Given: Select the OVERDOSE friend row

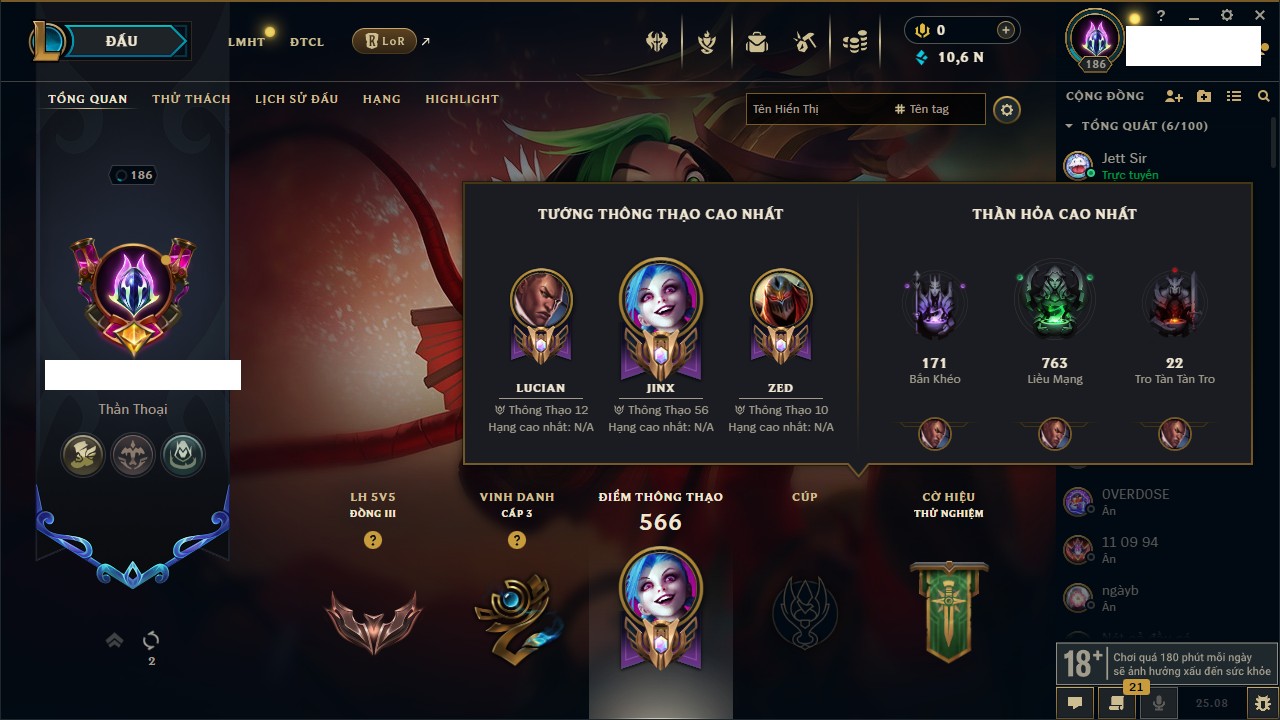Looking at the screenshot, I should point(1134,501).
